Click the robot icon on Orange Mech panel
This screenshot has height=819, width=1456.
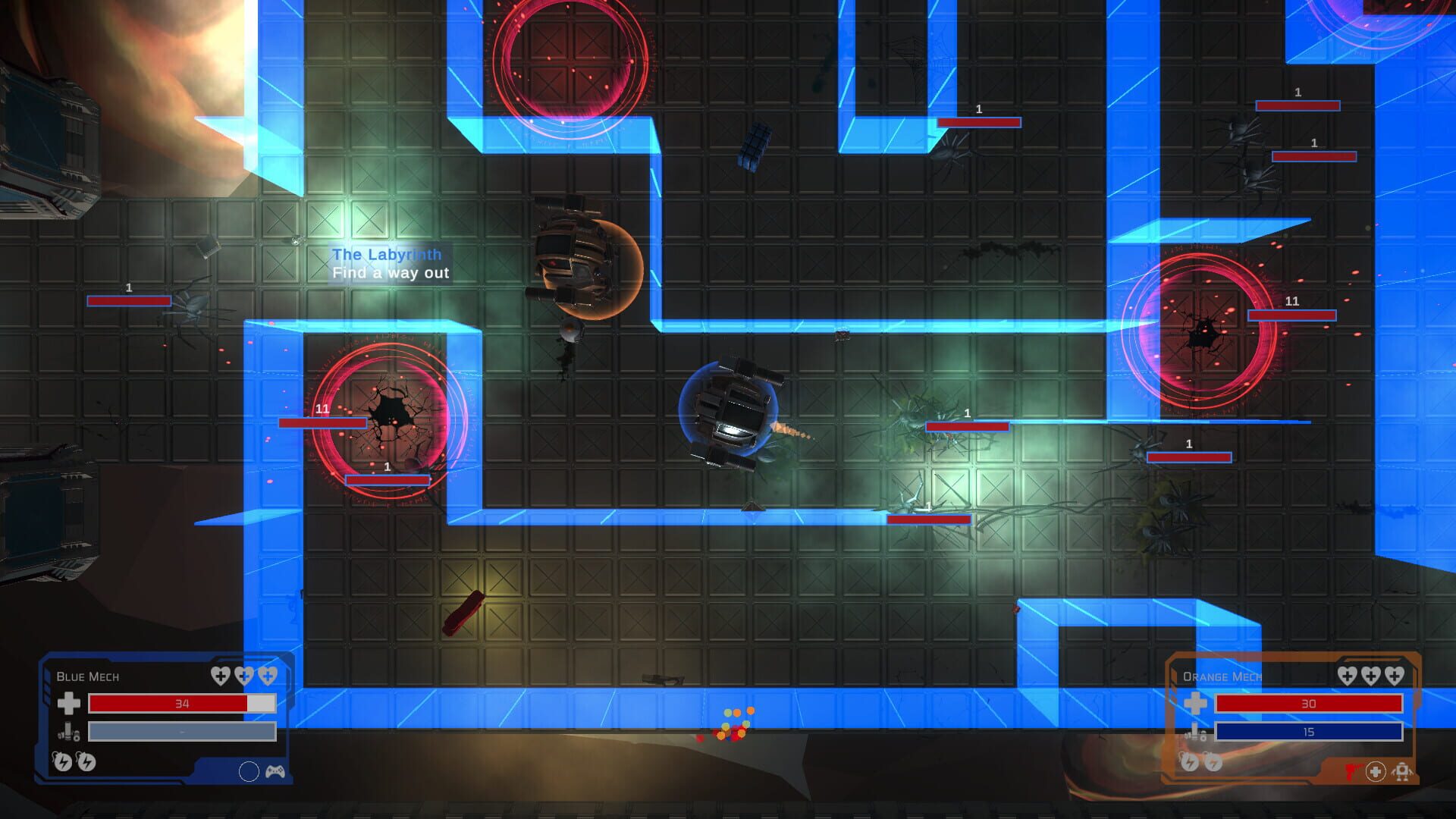pos(1402,772)
